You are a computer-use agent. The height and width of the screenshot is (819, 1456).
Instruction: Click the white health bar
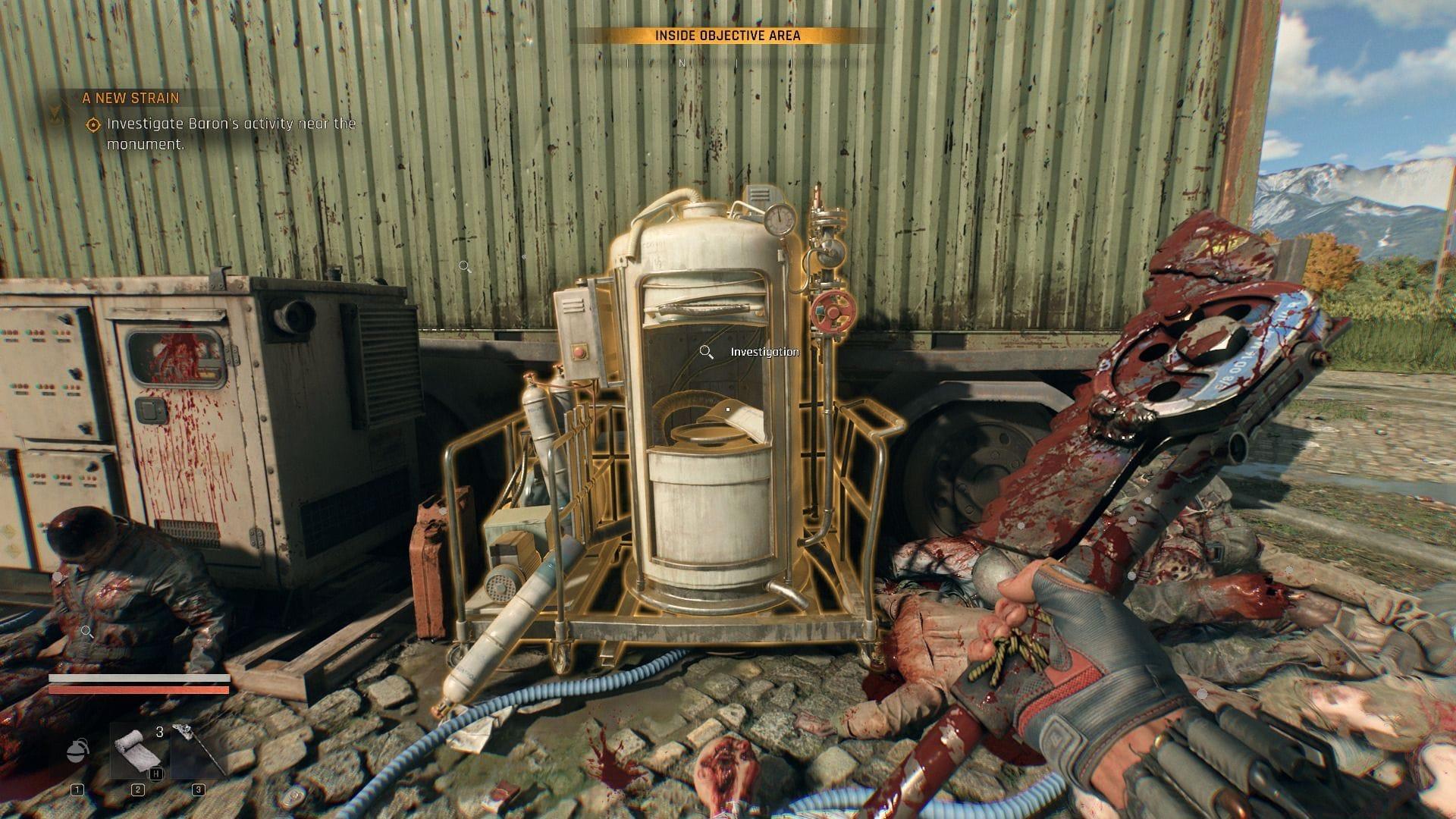(139, 678)
